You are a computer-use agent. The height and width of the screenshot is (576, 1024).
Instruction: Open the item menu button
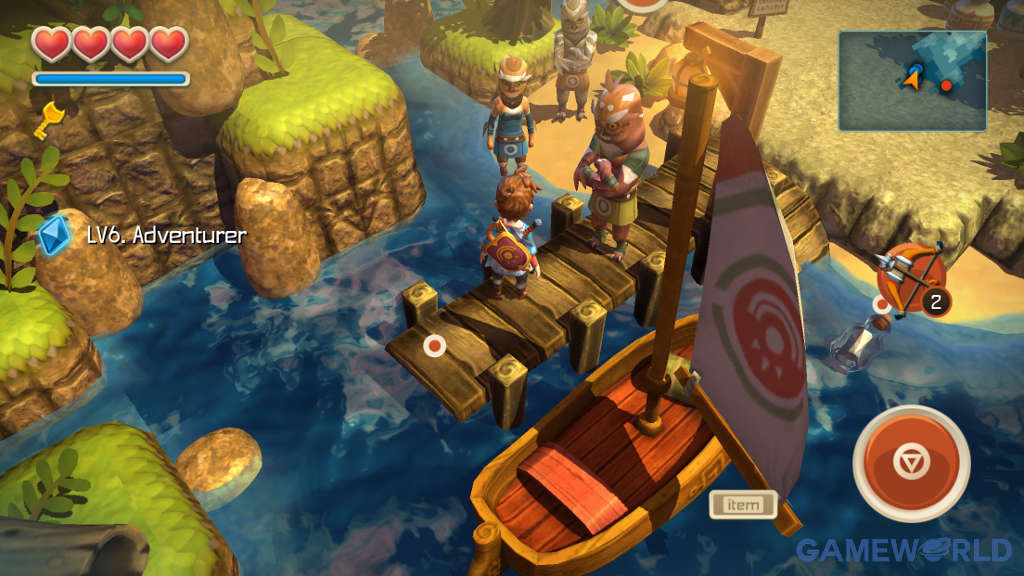point(743,505)
